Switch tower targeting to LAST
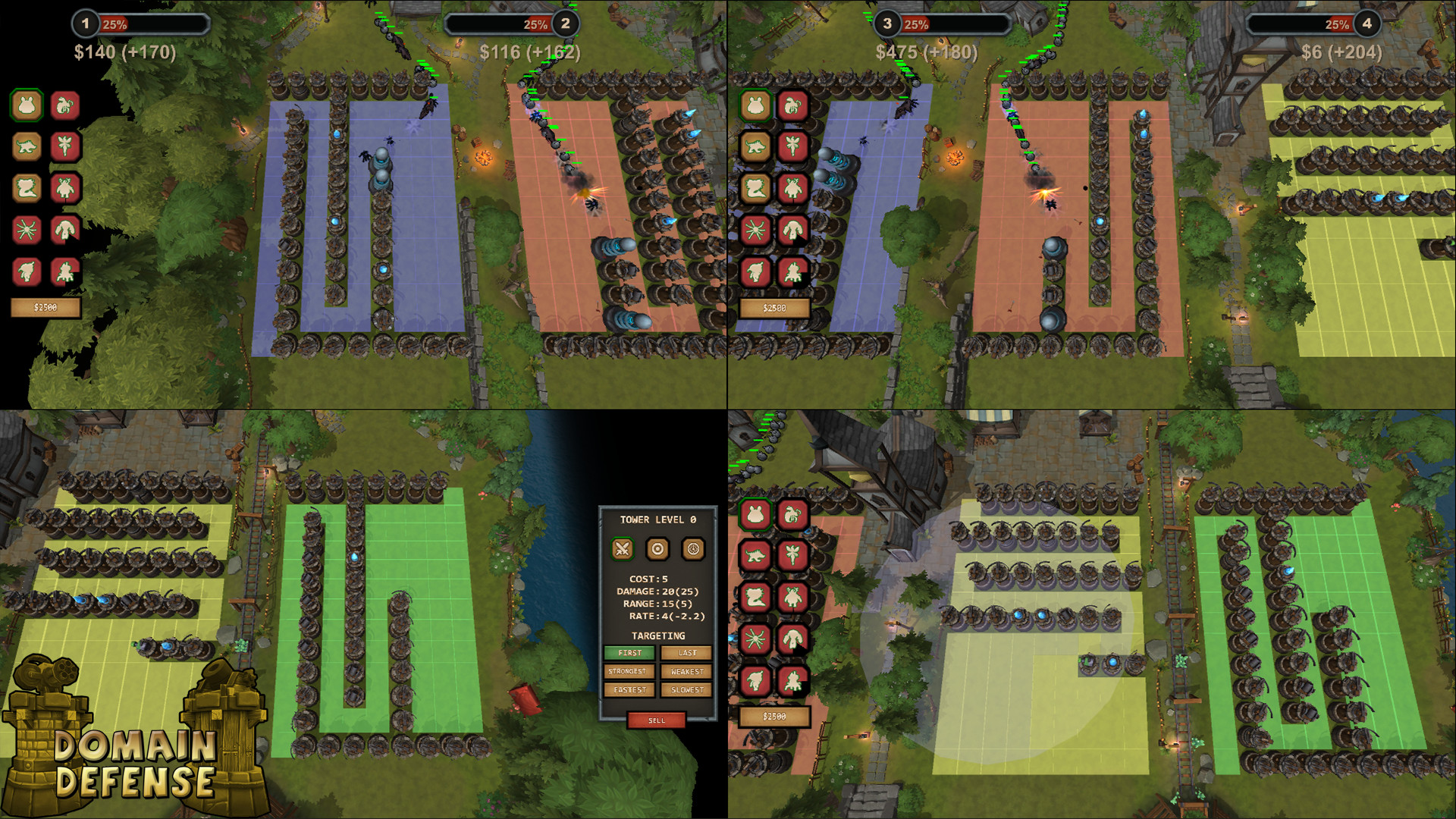Image resolution: width=1456 pixels, height=819 pixels. coord(686,653)
